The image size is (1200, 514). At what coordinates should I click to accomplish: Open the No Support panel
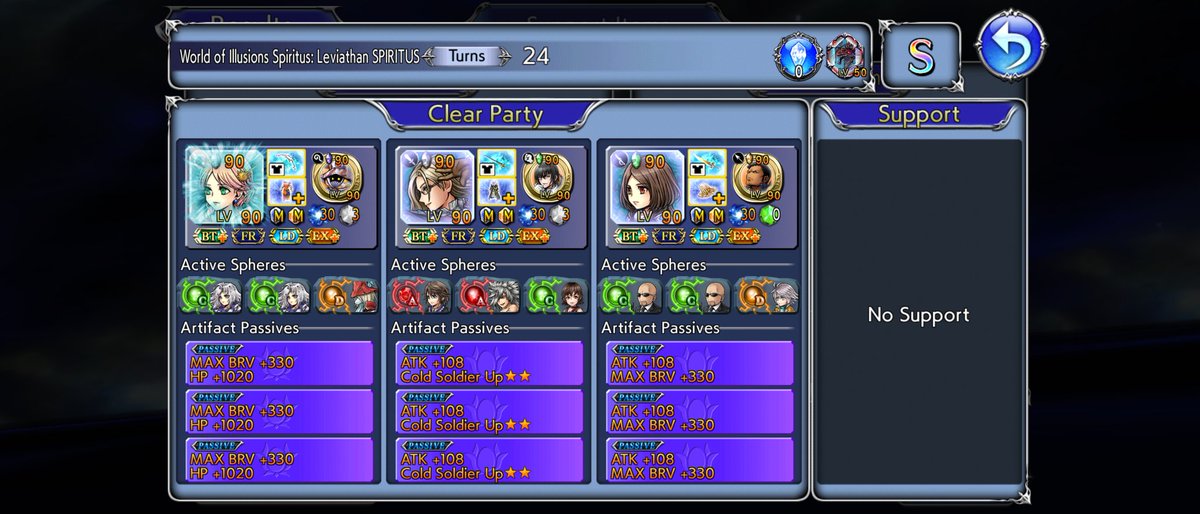(918, 315)
